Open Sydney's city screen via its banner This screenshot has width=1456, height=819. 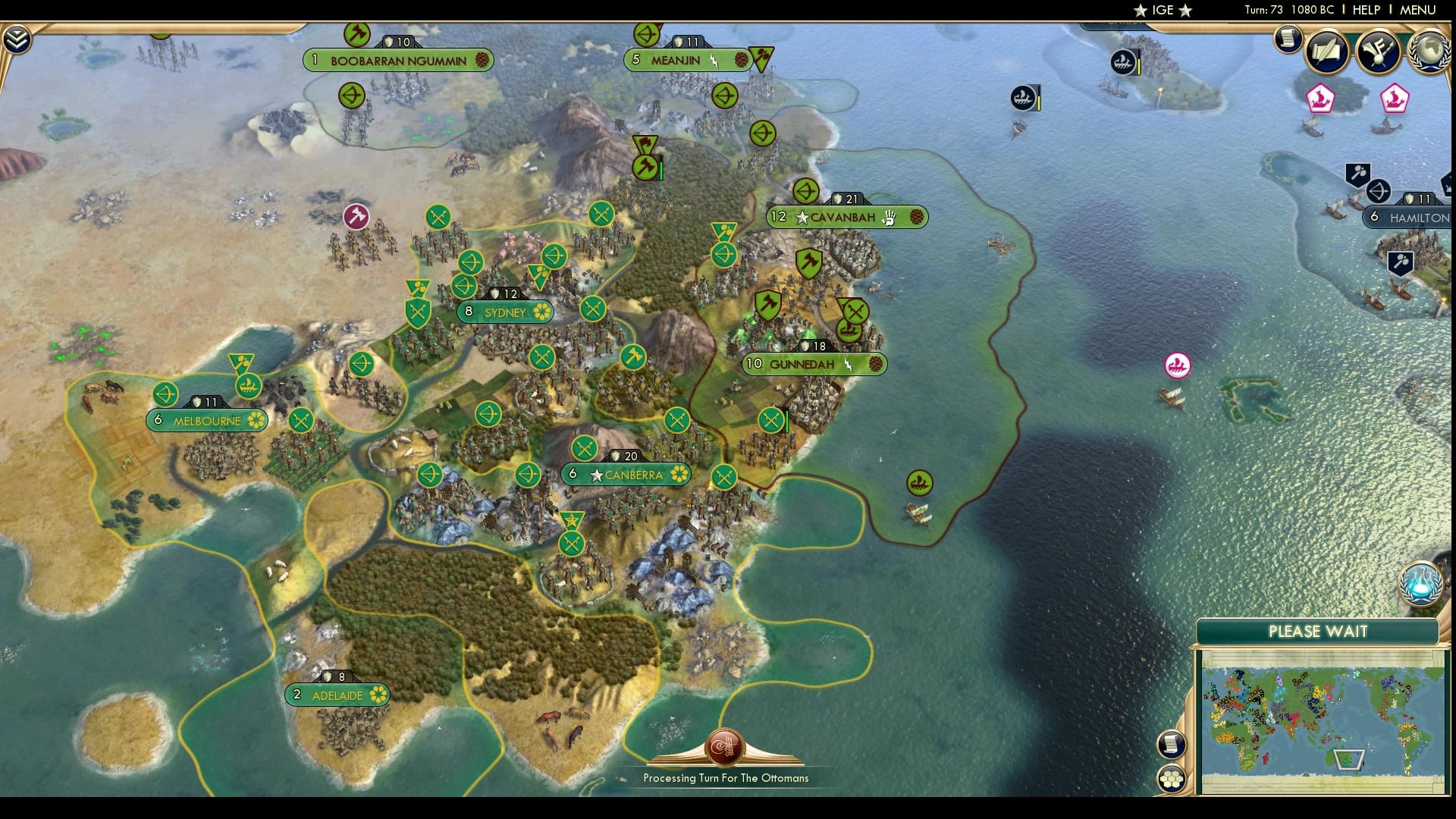[504, 312]
